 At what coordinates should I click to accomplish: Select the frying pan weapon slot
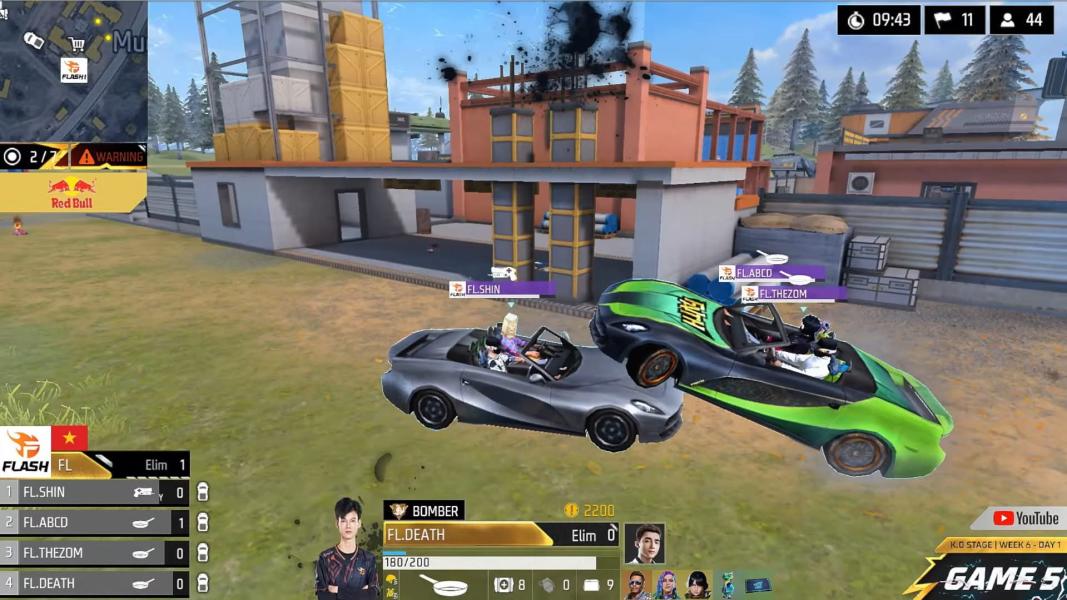pos(443,585)
